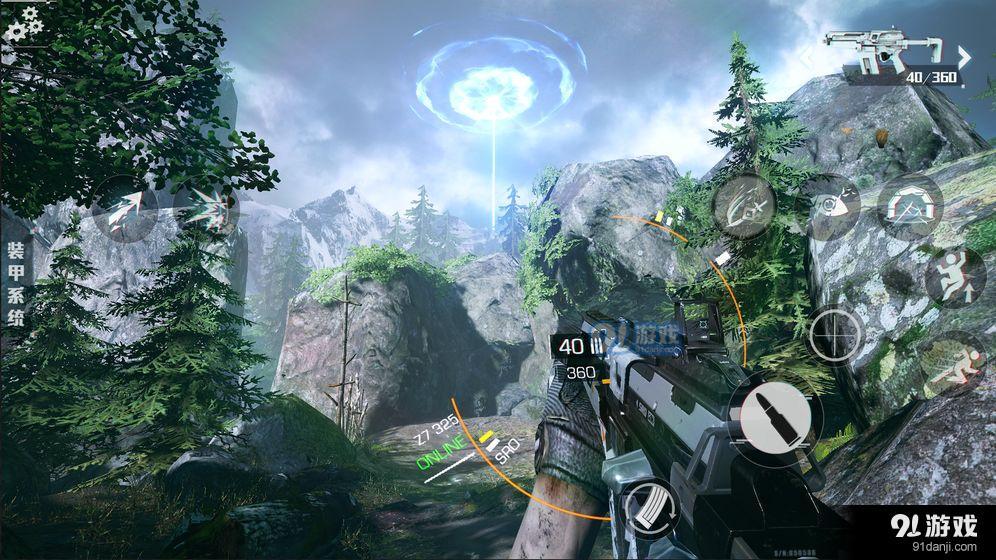Open settings via the gear icons
996x560 pixels.
tap(22, 23)
